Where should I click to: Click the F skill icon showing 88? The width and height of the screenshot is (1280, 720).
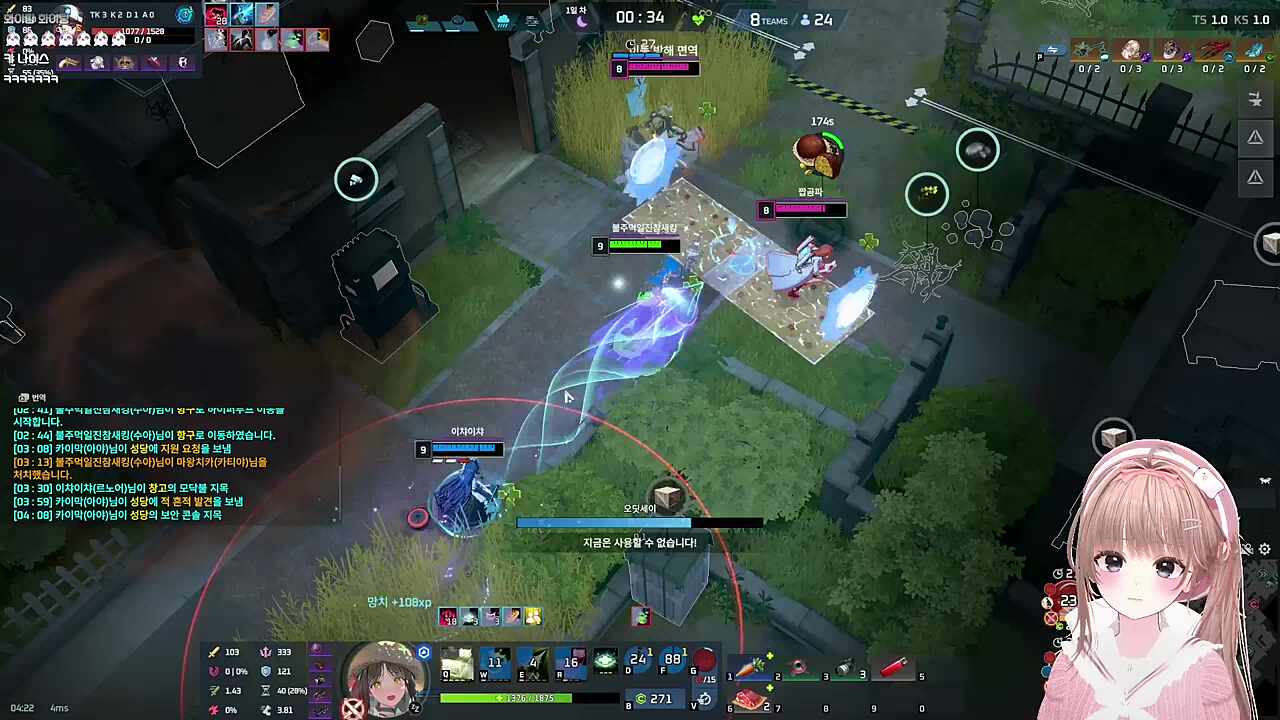[x=671, y=658]
